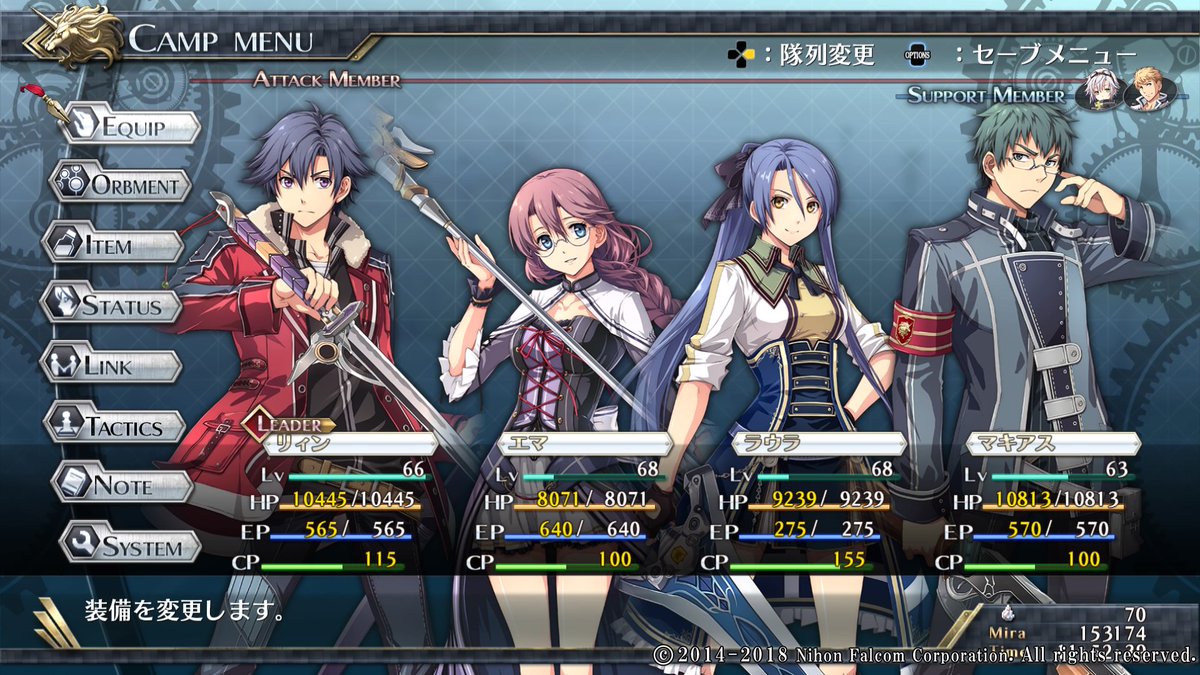The image size is (1200, 675).
Task: Choose party member エマ's name plate
Action: click(x=583, y=445)
